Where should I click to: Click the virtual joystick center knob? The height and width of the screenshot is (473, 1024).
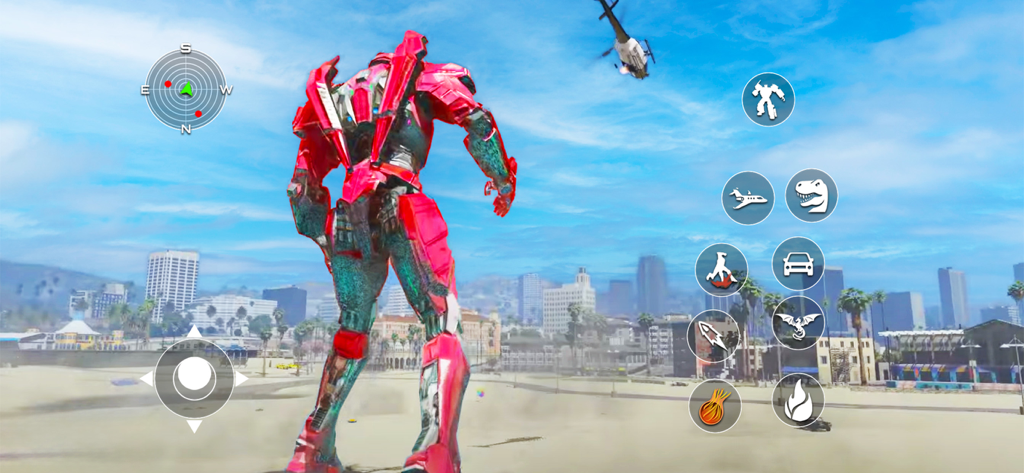pos(194,378)
